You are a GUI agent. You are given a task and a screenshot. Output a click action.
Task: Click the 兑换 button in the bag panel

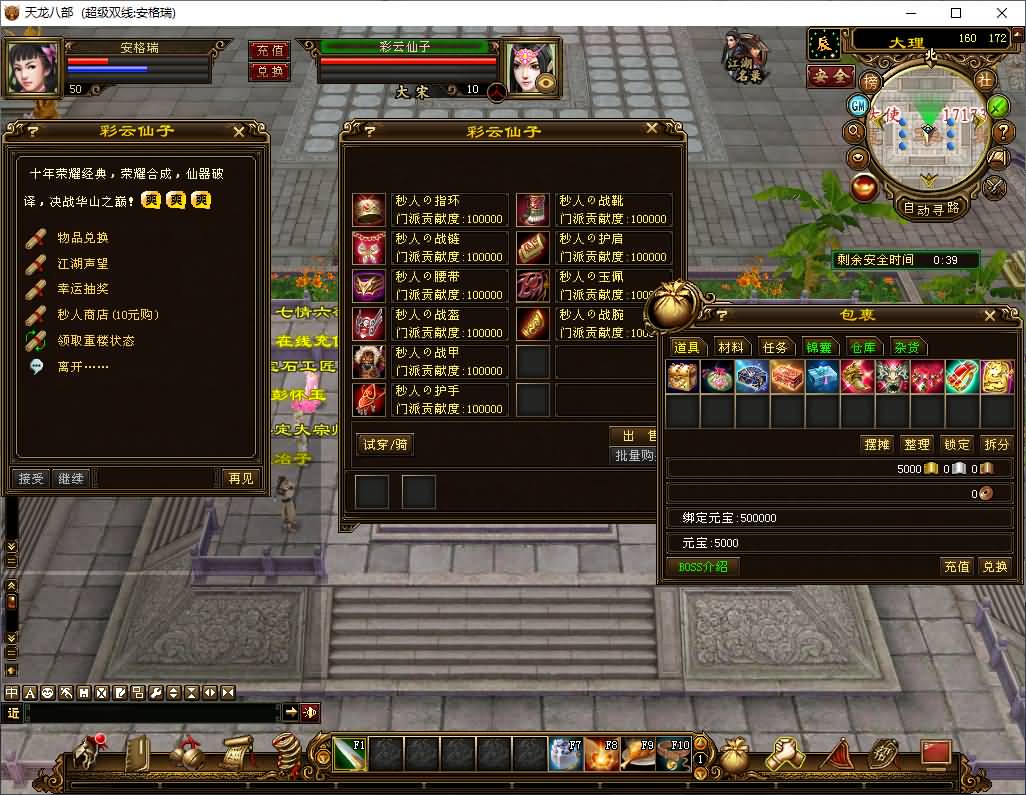[x=994, y=566]
